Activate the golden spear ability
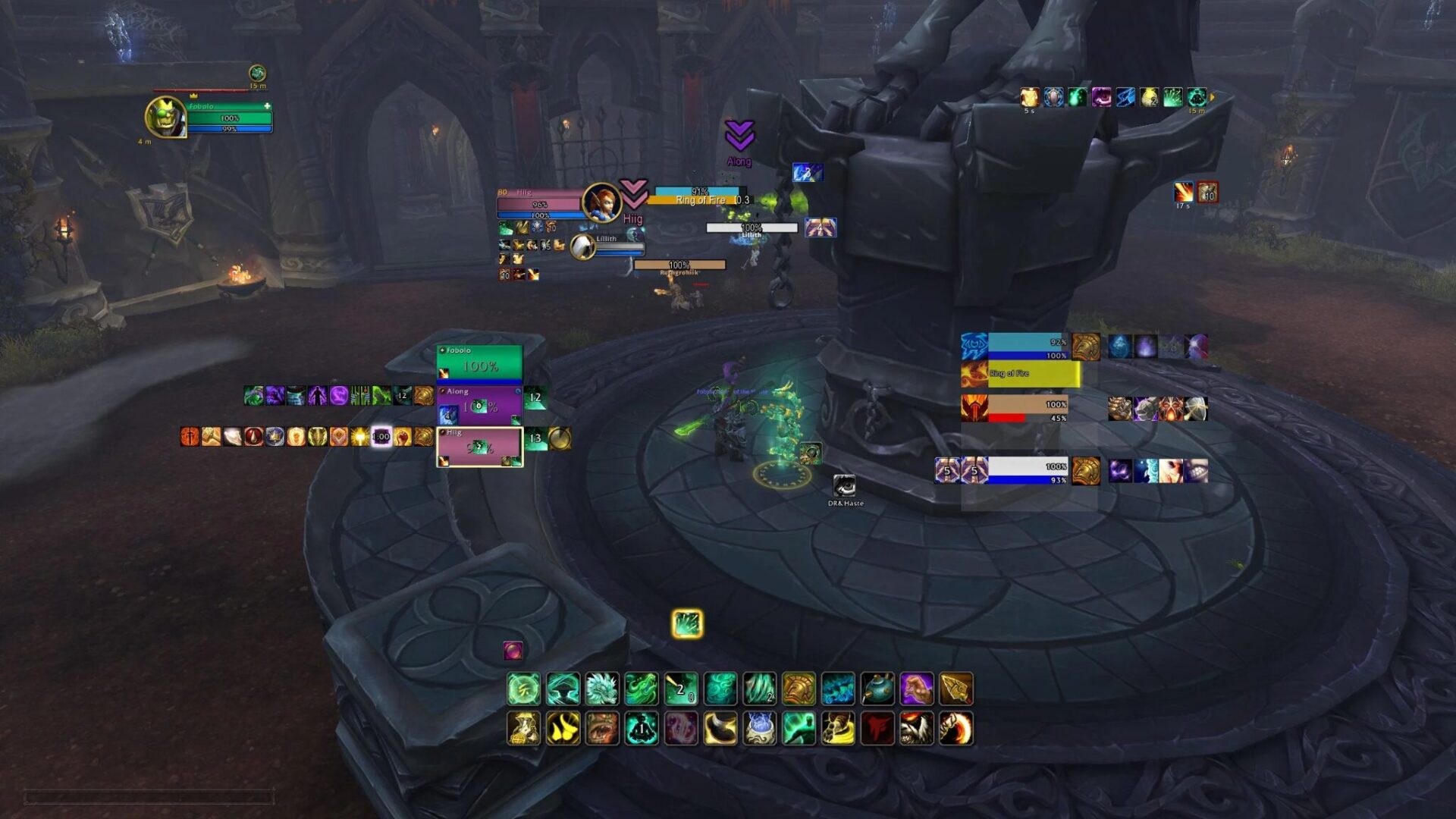 [956, 689]
